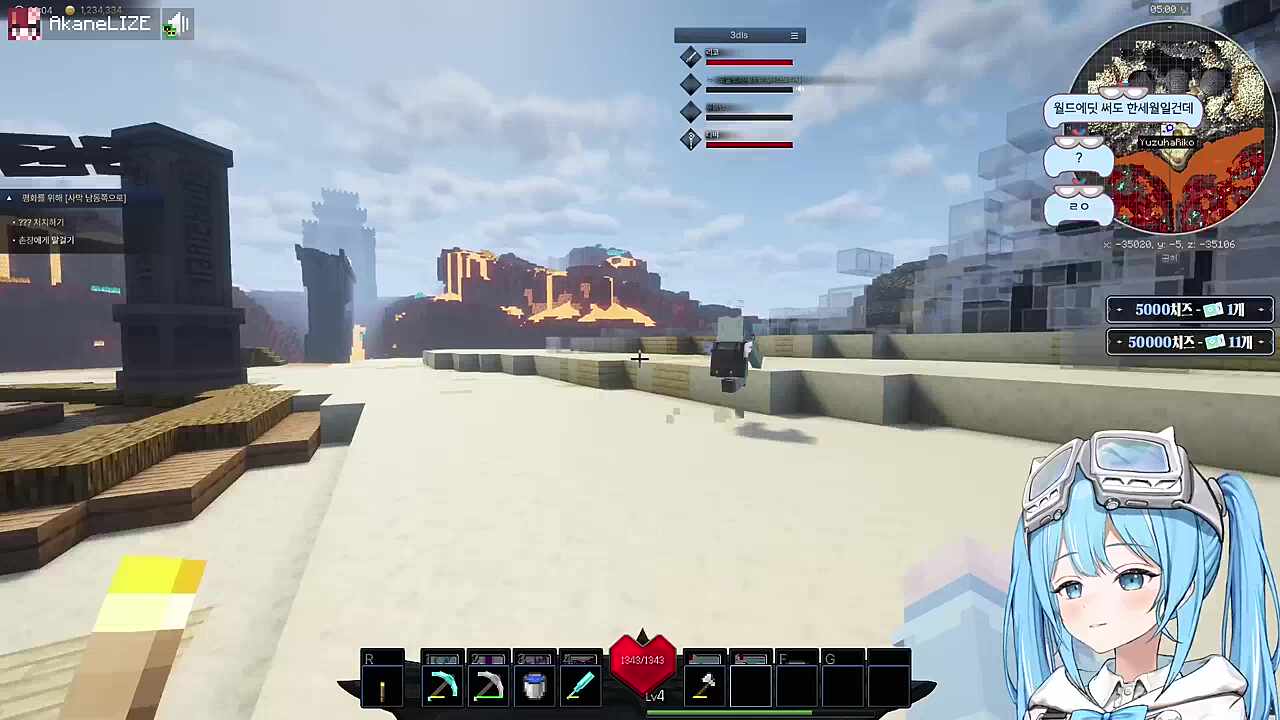Click the 5000 cheese donation banner
The width and height of the screenshot is (1280, 720).
(1189, 310)
